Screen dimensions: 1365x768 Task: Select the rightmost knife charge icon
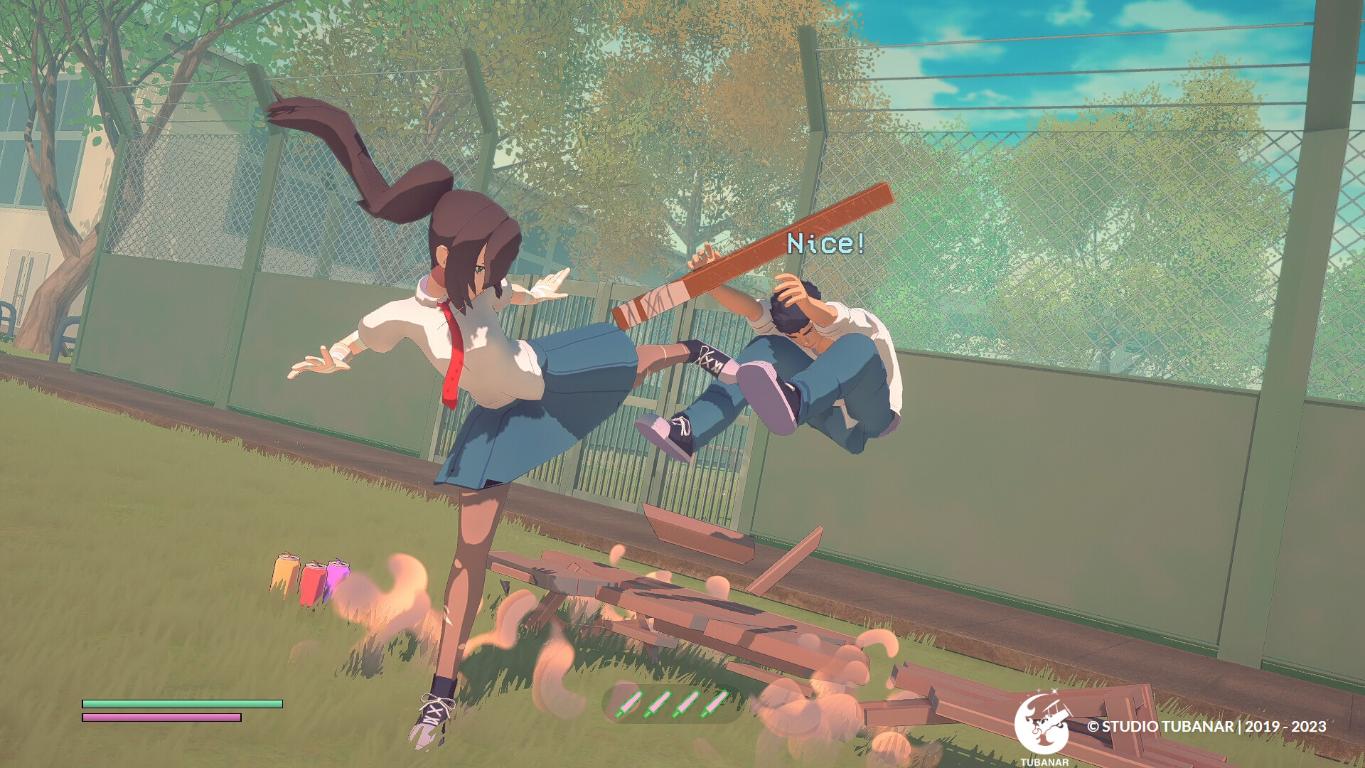(713, 703)
